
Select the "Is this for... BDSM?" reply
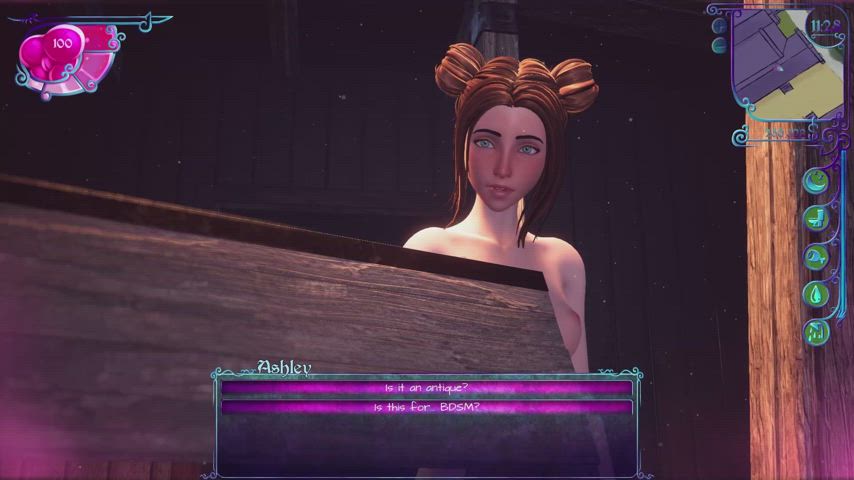pos(427,407)
